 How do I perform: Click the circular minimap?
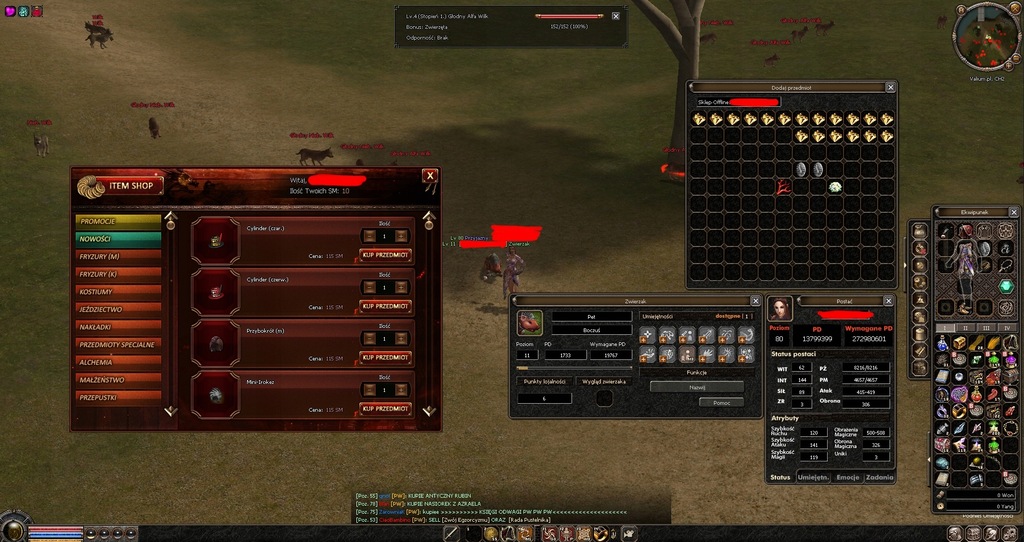point(984,36)
